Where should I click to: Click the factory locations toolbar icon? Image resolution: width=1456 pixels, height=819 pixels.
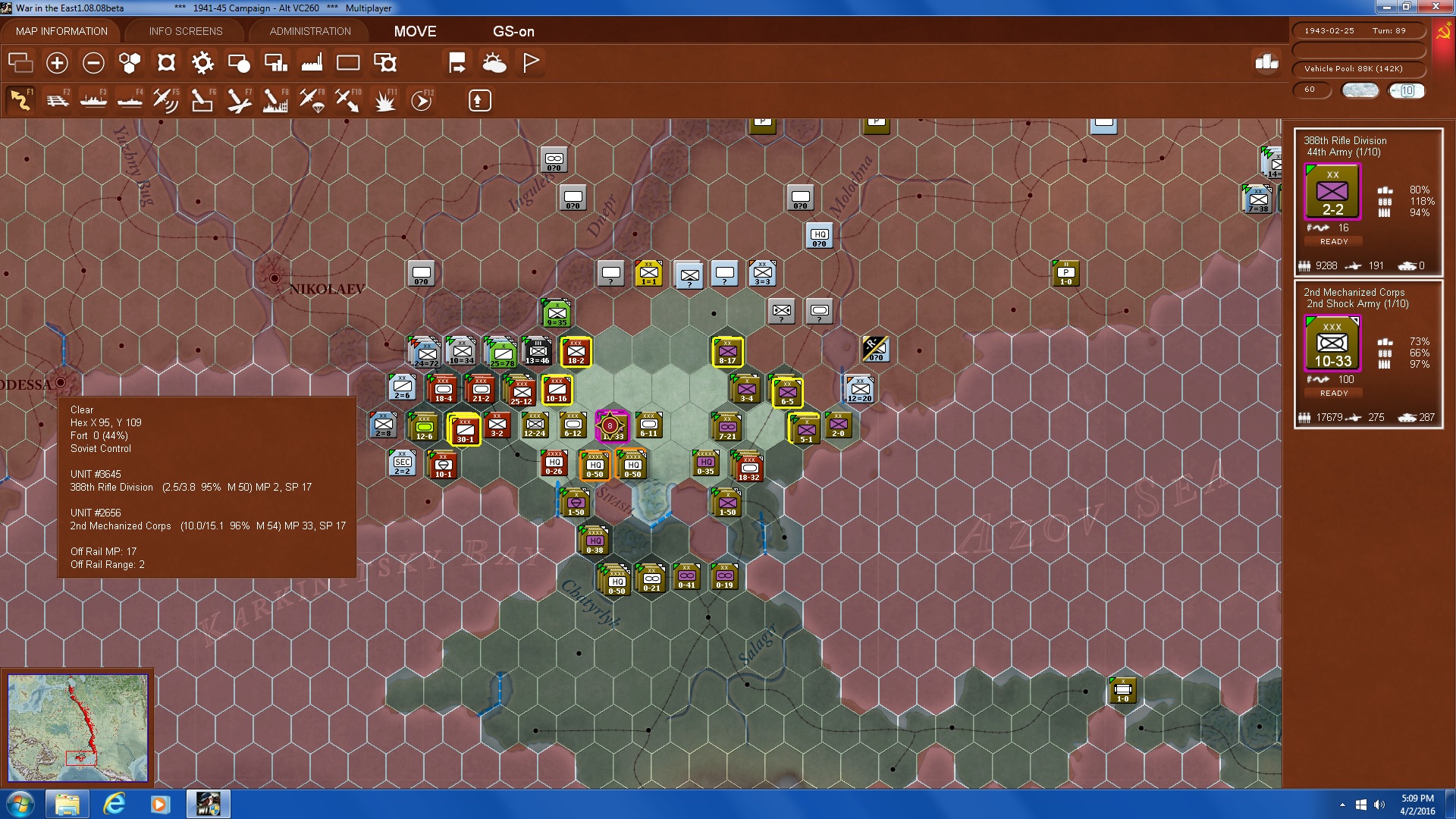[312, 63]
